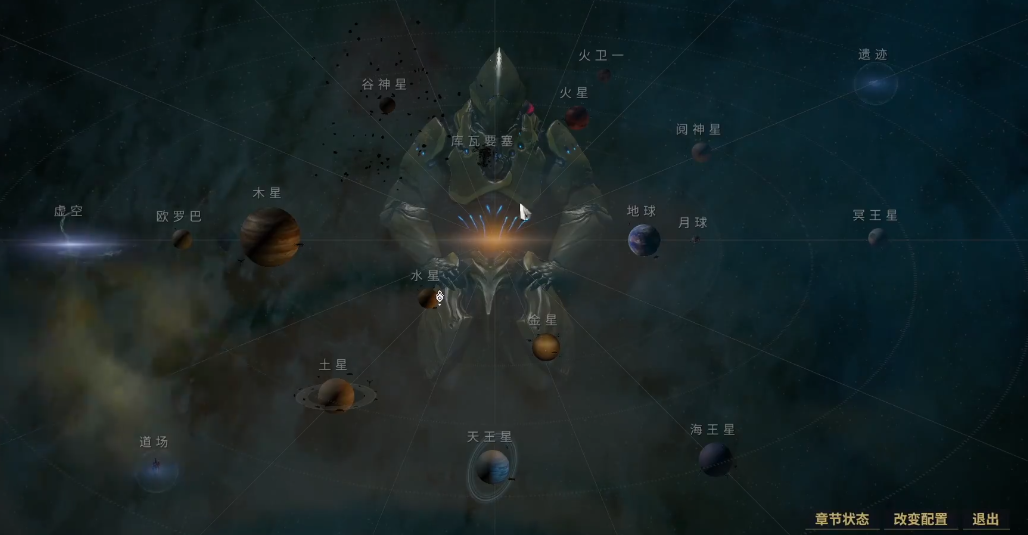Exit using the 退出 button
This screenshot has height=535, width=1028.
(x=985, y=519)
